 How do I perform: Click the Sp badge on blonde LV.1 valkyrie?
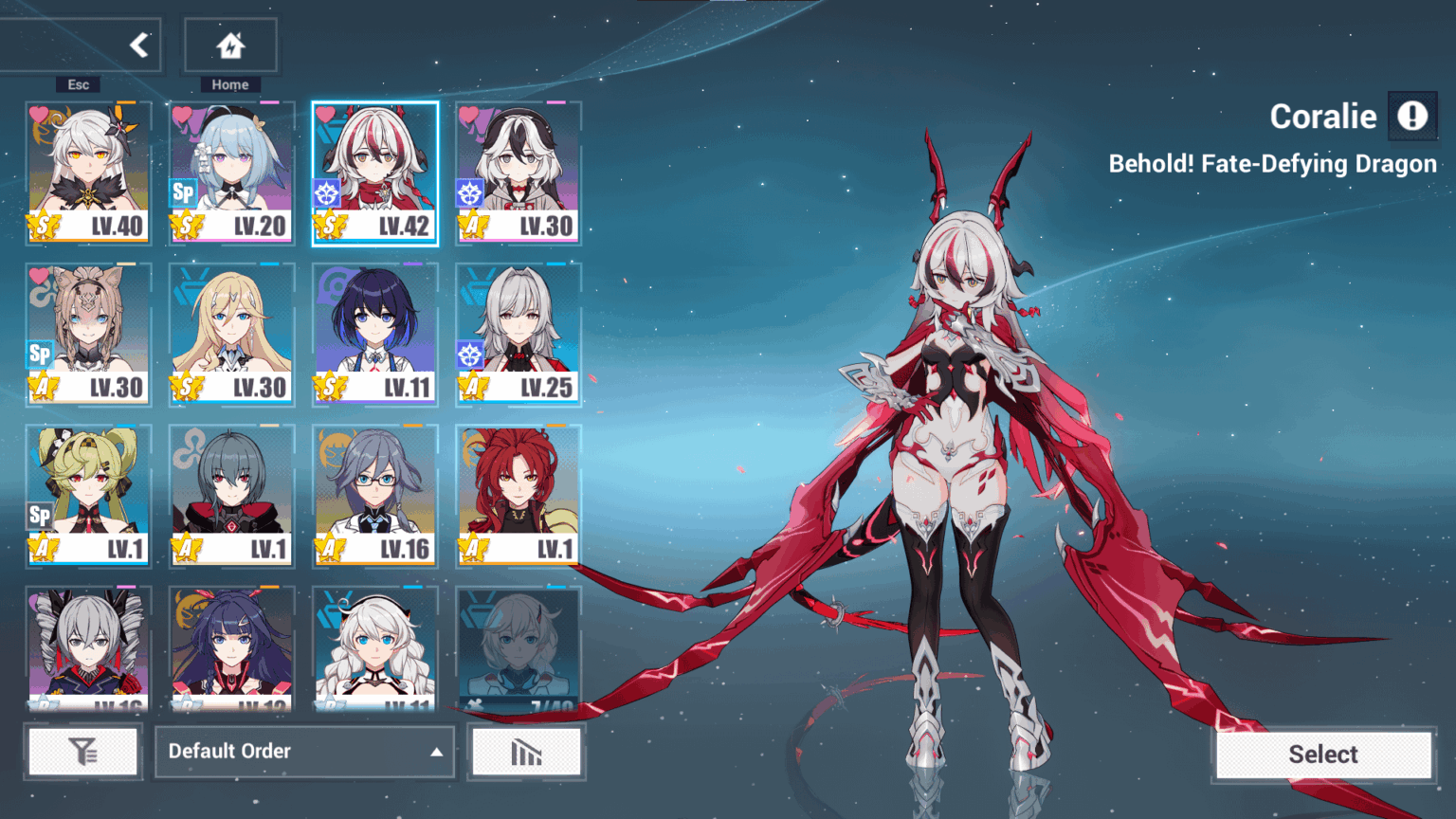pyautogui.click(x=39, y=517)
